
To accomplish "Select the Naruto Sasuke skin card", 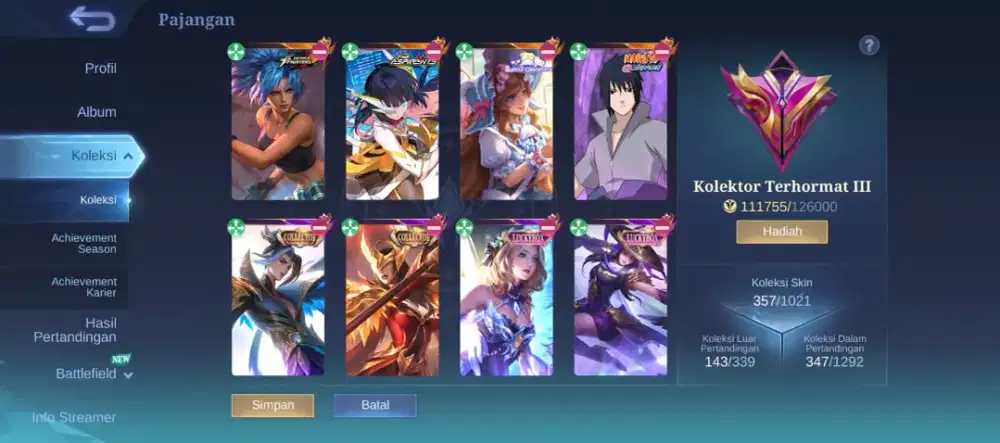I will [x=621, y=125].
